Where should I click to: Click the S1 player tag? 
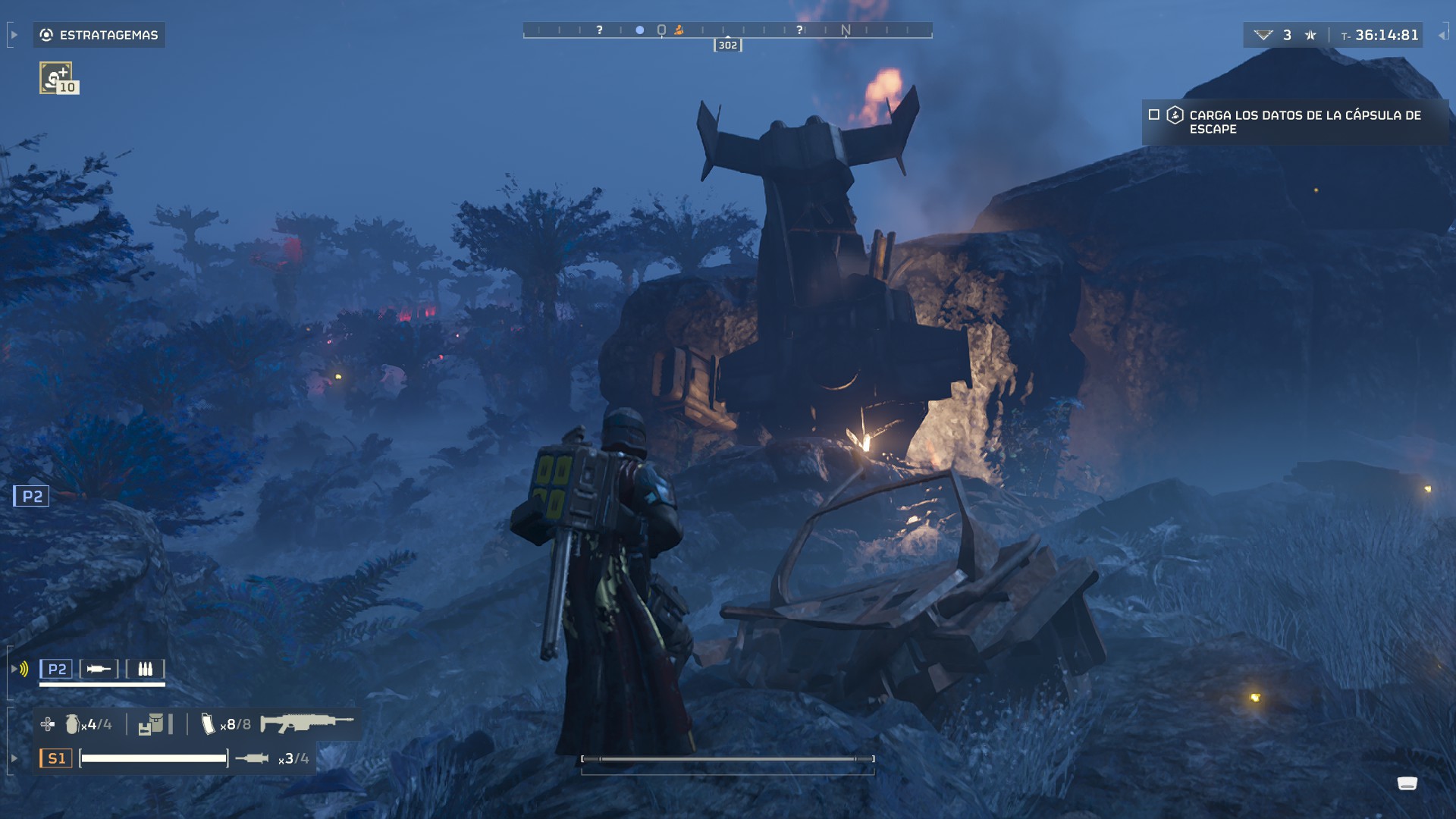[x=56, y=758]
